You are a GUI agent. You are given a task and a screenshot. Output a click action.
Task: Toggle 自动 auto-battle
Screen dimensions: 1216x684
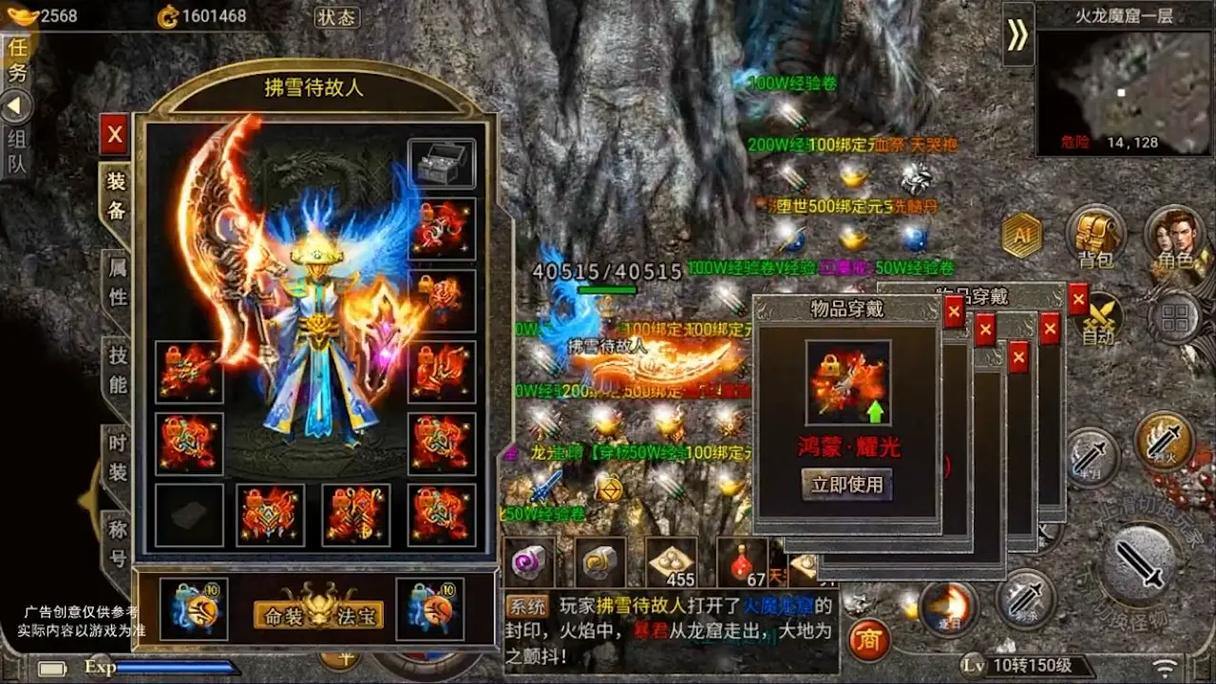click(x=1098, y=320)
